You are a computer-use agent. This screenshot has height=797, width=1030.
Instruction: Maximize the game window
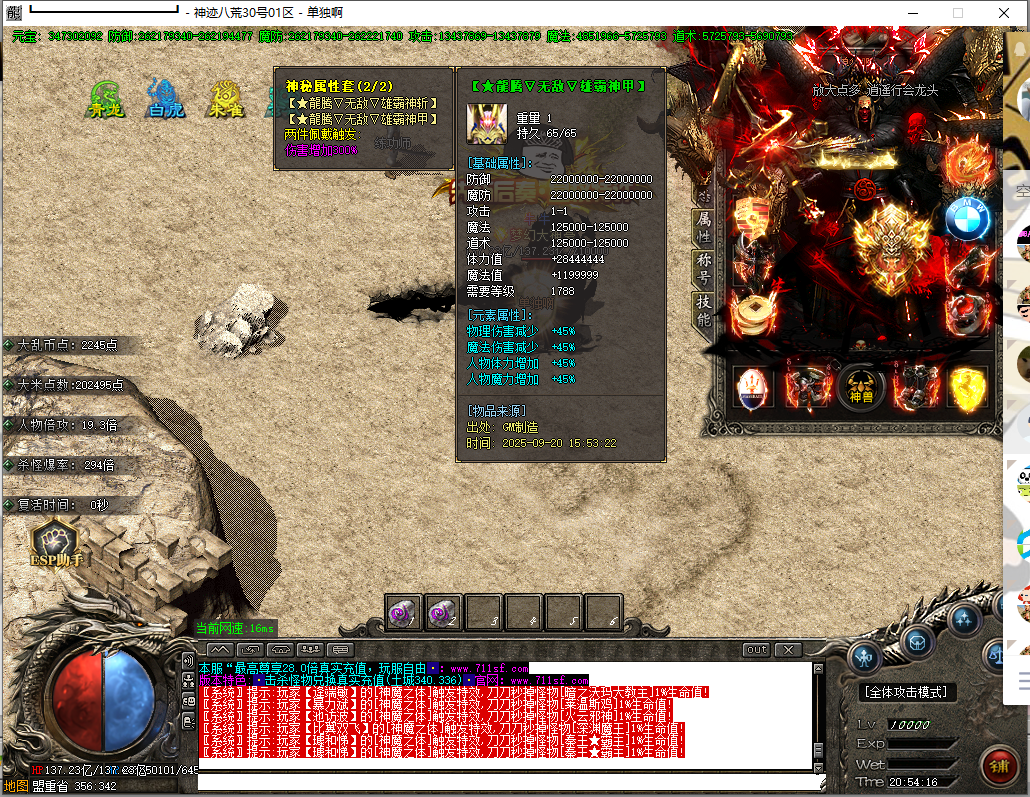(957, 13)
